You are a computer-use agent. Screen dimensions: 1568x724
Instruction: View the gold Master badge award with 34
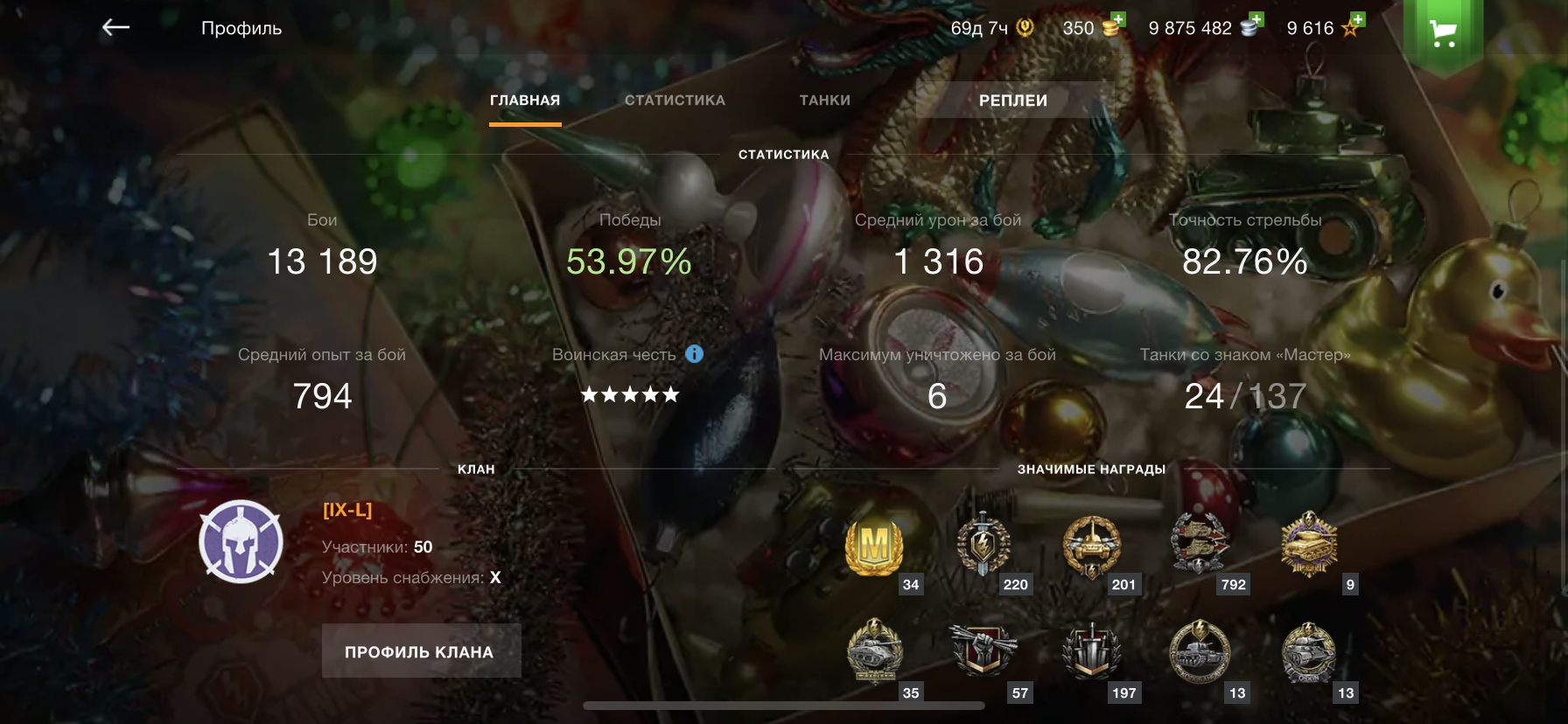(x=874, y=547)
